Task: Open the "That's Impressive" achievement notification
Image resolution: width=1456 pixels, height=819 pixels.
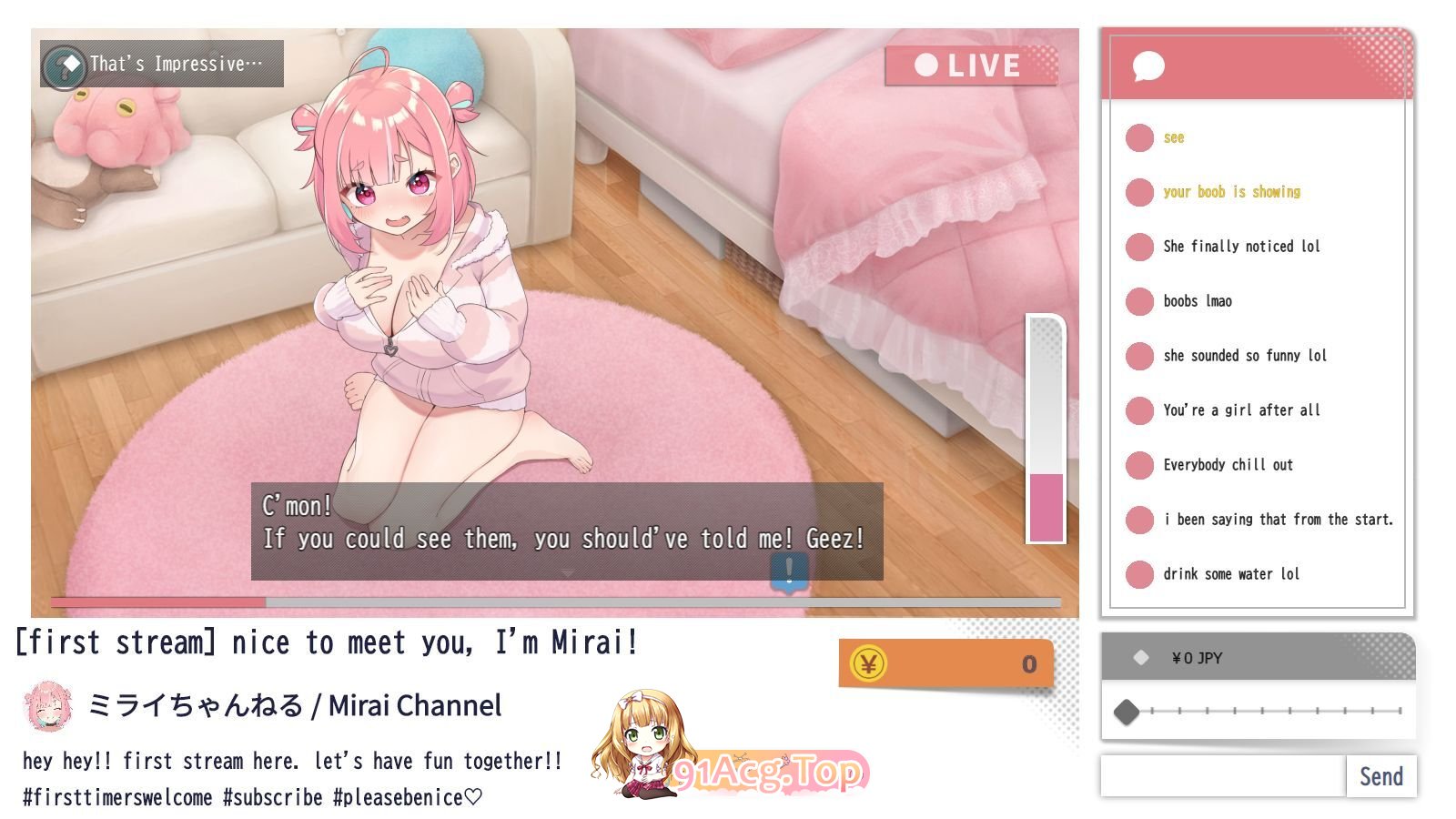Action: point(162,64)
